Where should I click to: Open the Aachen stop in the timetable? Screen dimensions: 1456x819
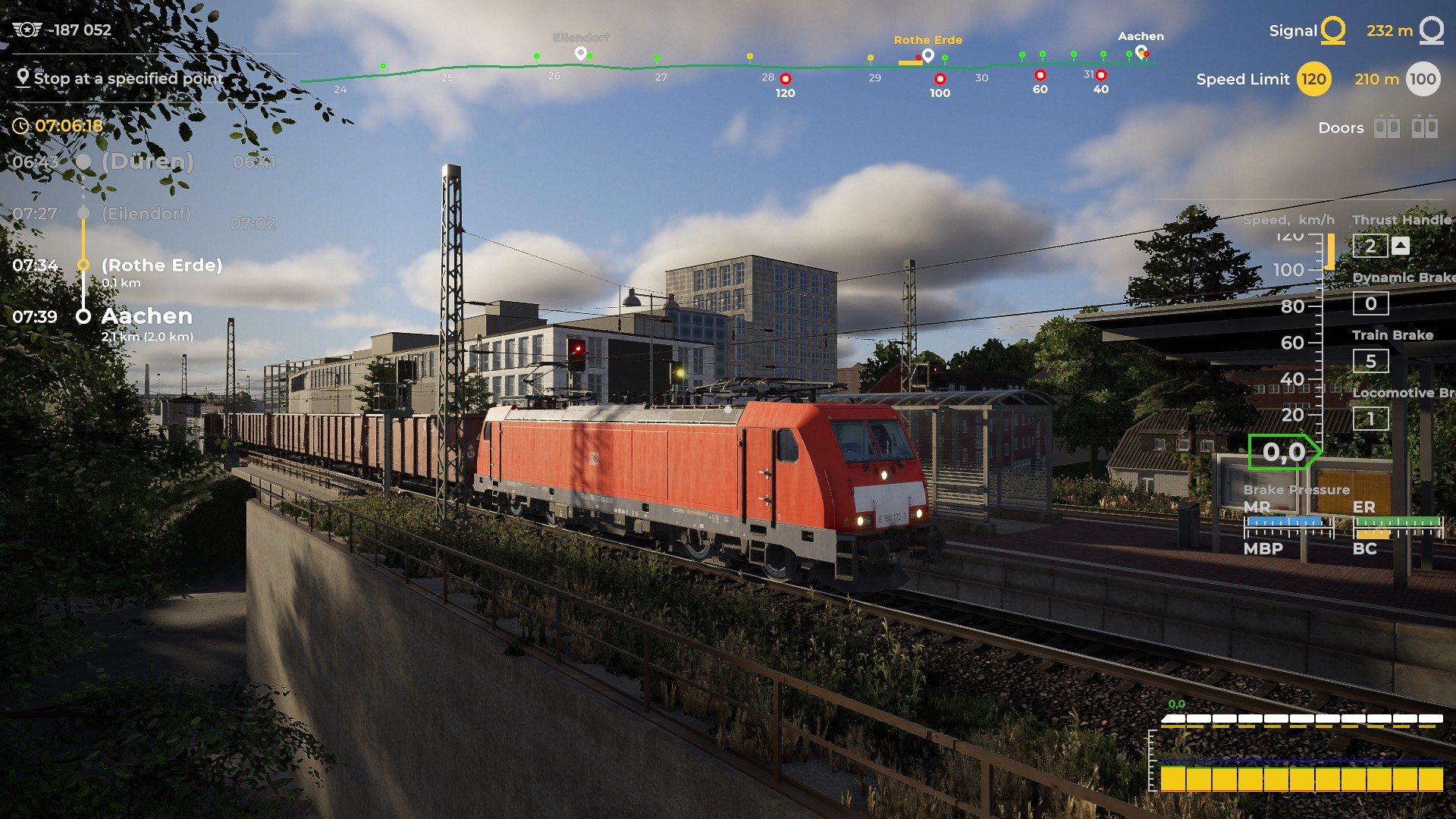[x=146, y=316]
